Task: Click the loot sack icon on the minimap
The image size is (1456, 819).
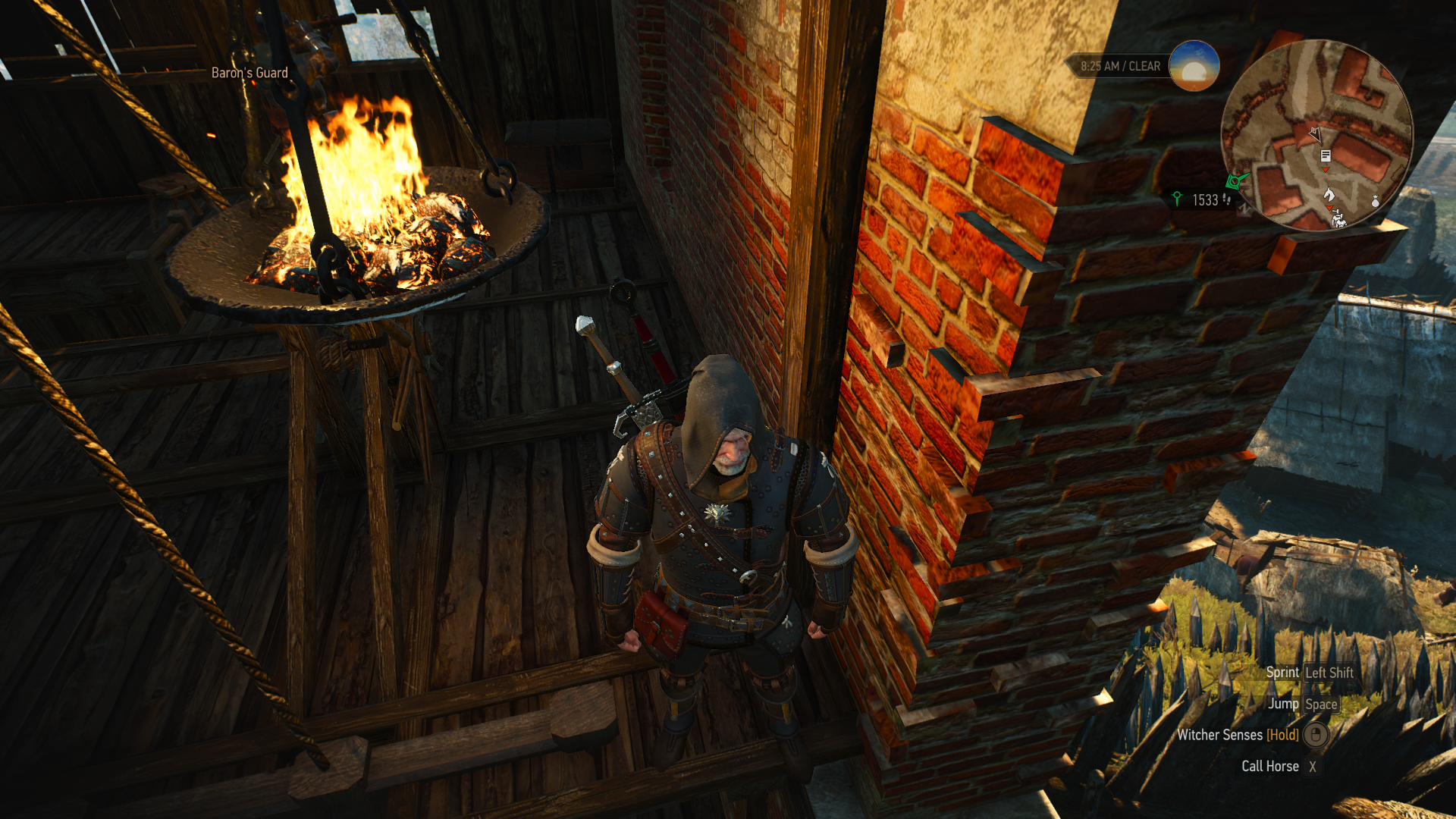Action: (x=1375, y=202)
